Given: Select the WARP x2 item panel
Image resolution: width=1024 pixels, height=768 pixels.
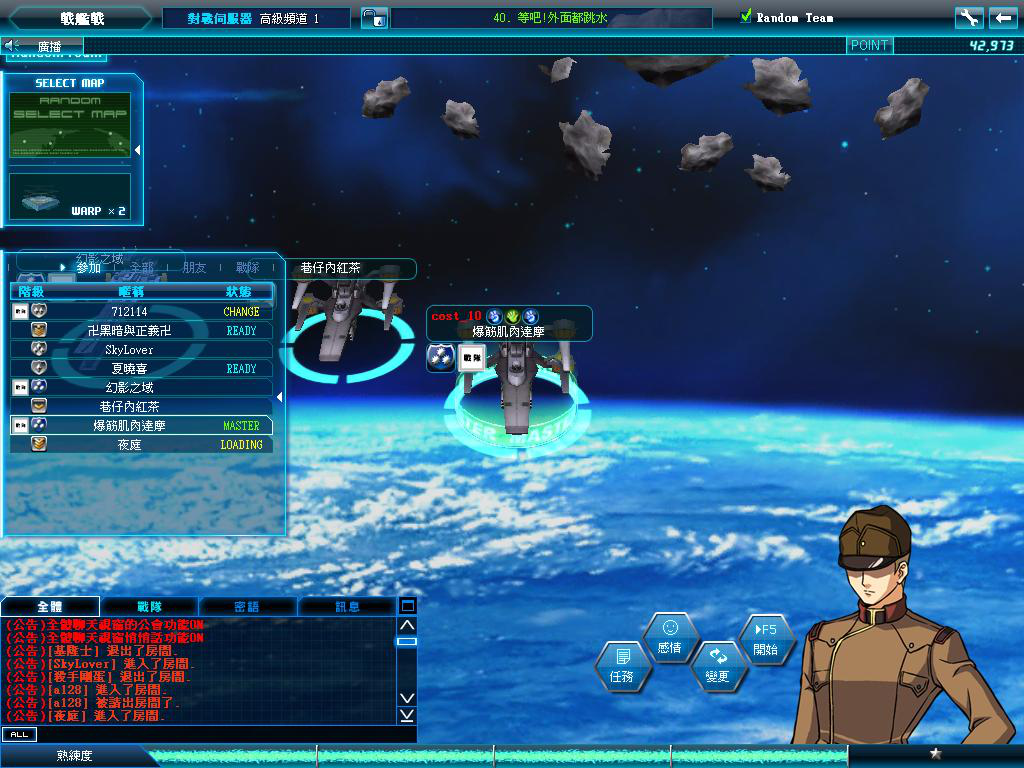Looking at the screenshot, I should (70, 197).
